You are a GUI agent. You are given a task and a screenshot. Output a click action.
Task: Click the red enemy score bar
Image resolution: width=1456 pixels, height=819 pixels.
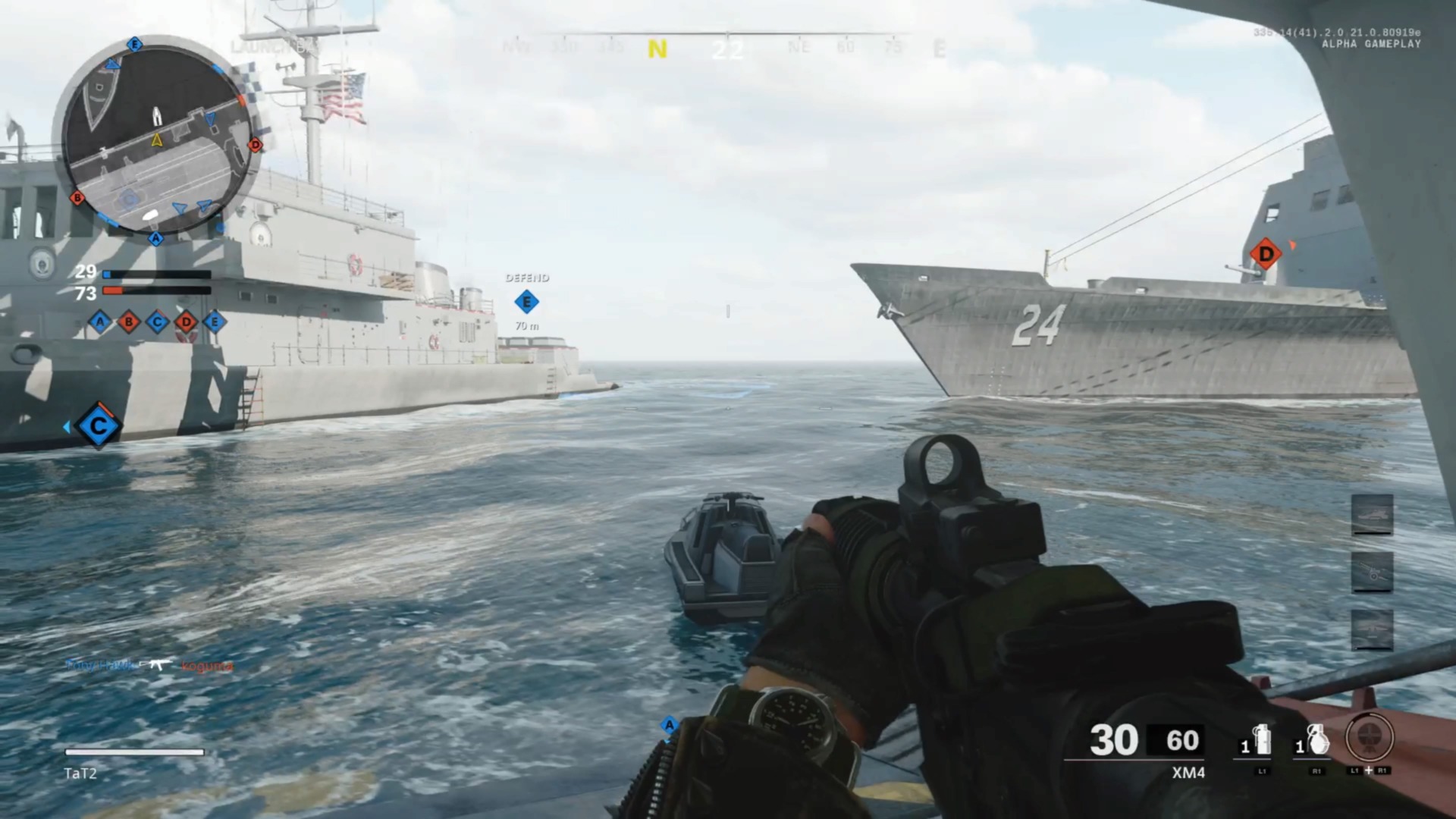(155, 289)
